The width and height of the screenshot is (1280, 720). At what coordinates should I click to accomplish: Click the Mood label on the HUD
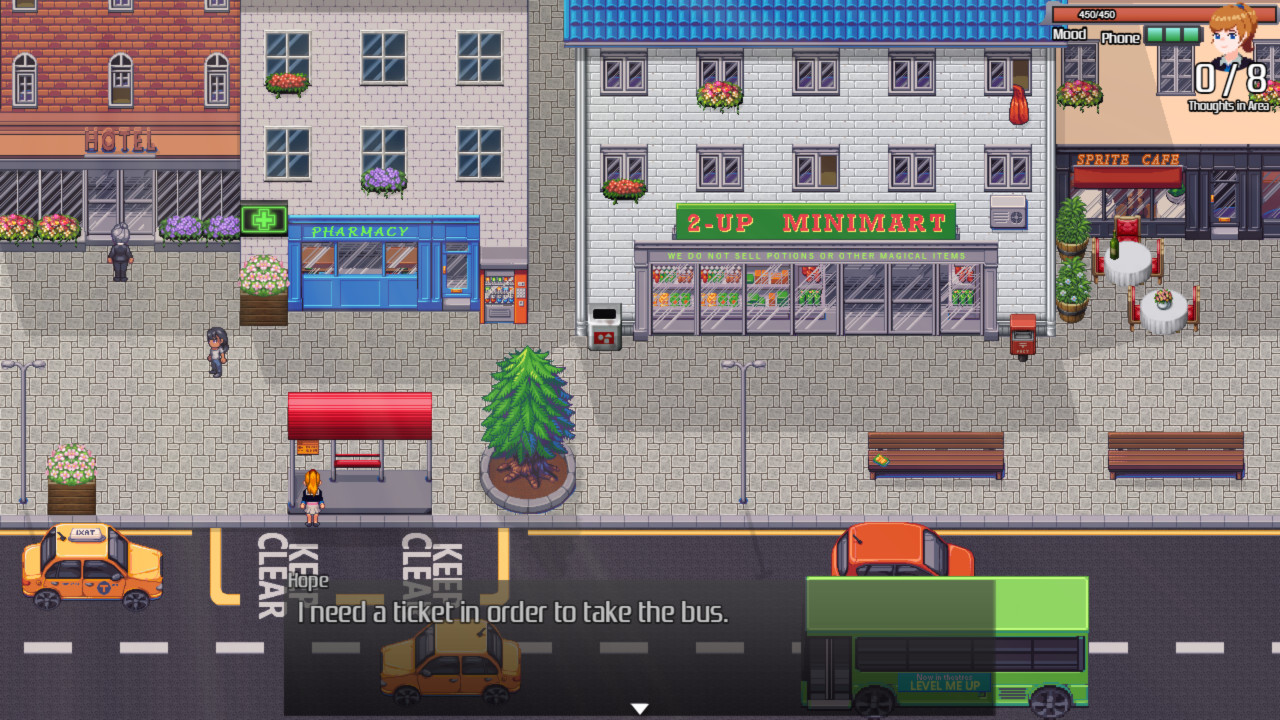1068,36
